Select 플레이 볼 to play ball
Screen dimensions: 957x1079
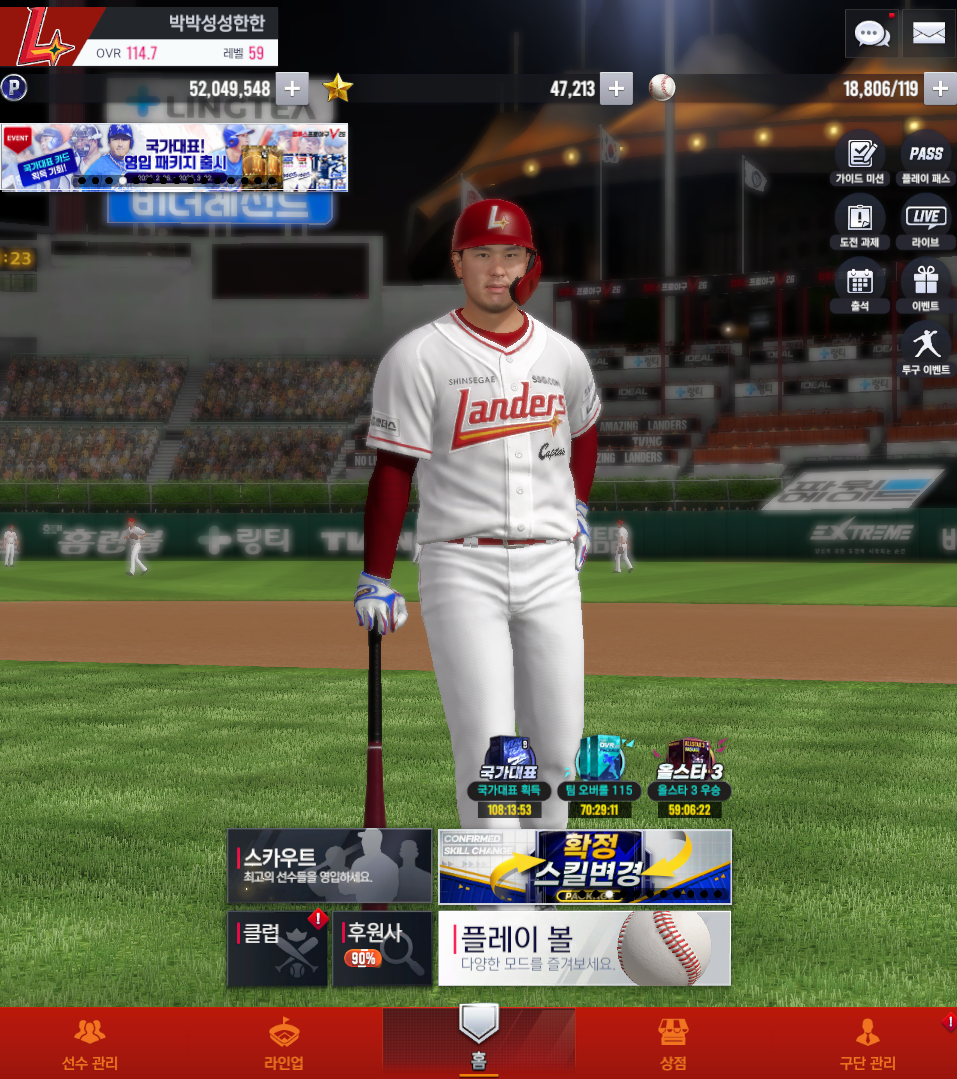[x=585, y=948]
